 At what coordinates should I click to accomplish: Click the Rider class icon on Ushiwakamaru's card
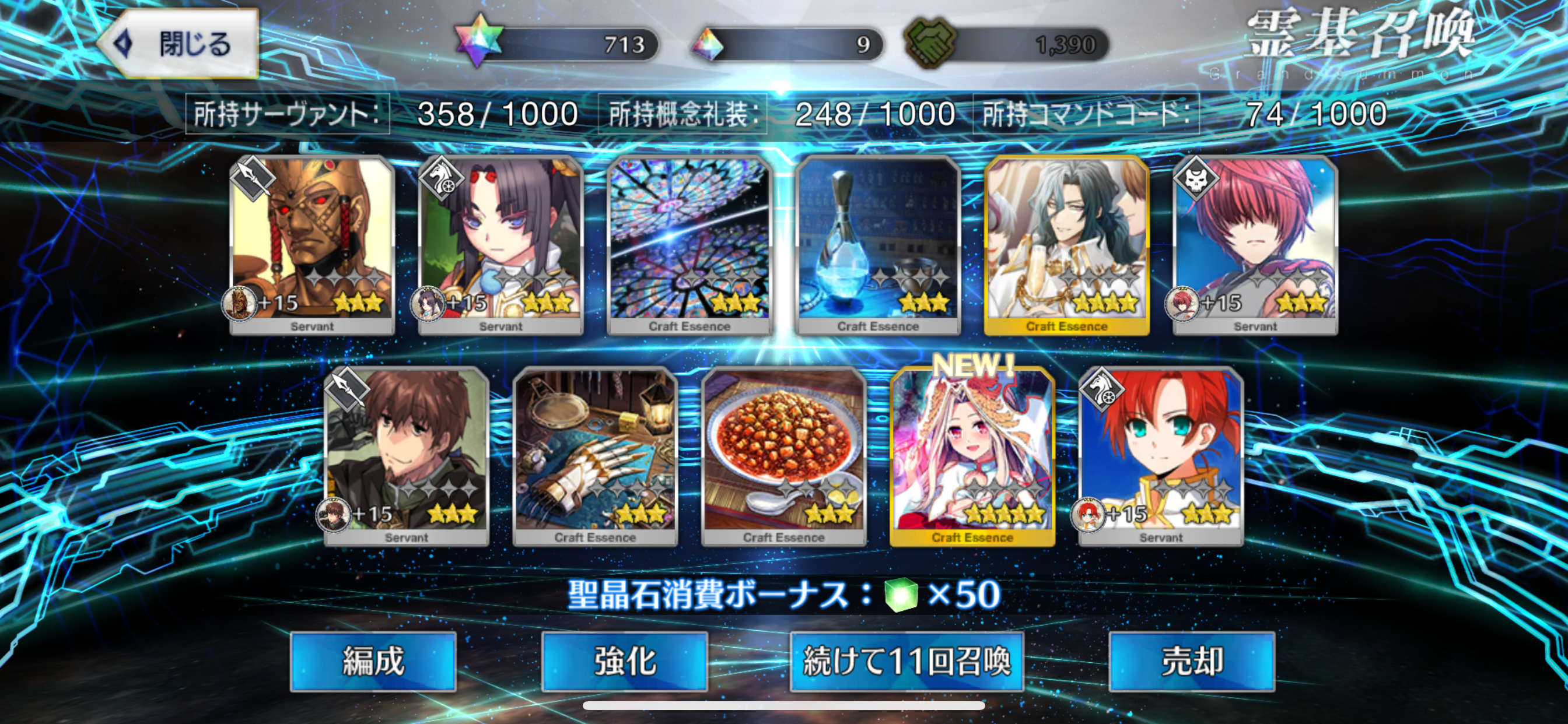[x=443, y=180]
